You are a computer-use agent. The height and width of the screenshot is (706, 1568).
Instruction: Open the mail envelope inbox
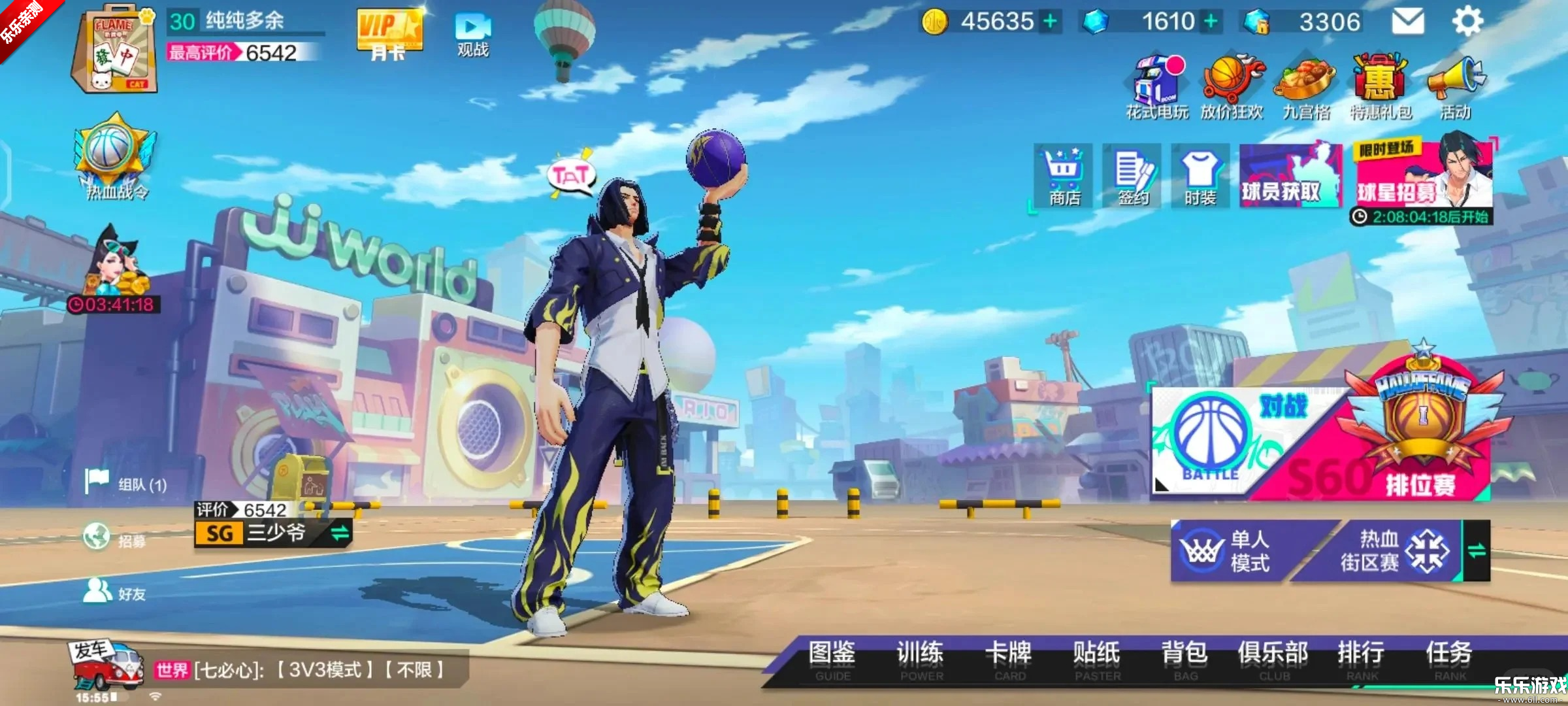1407,22
